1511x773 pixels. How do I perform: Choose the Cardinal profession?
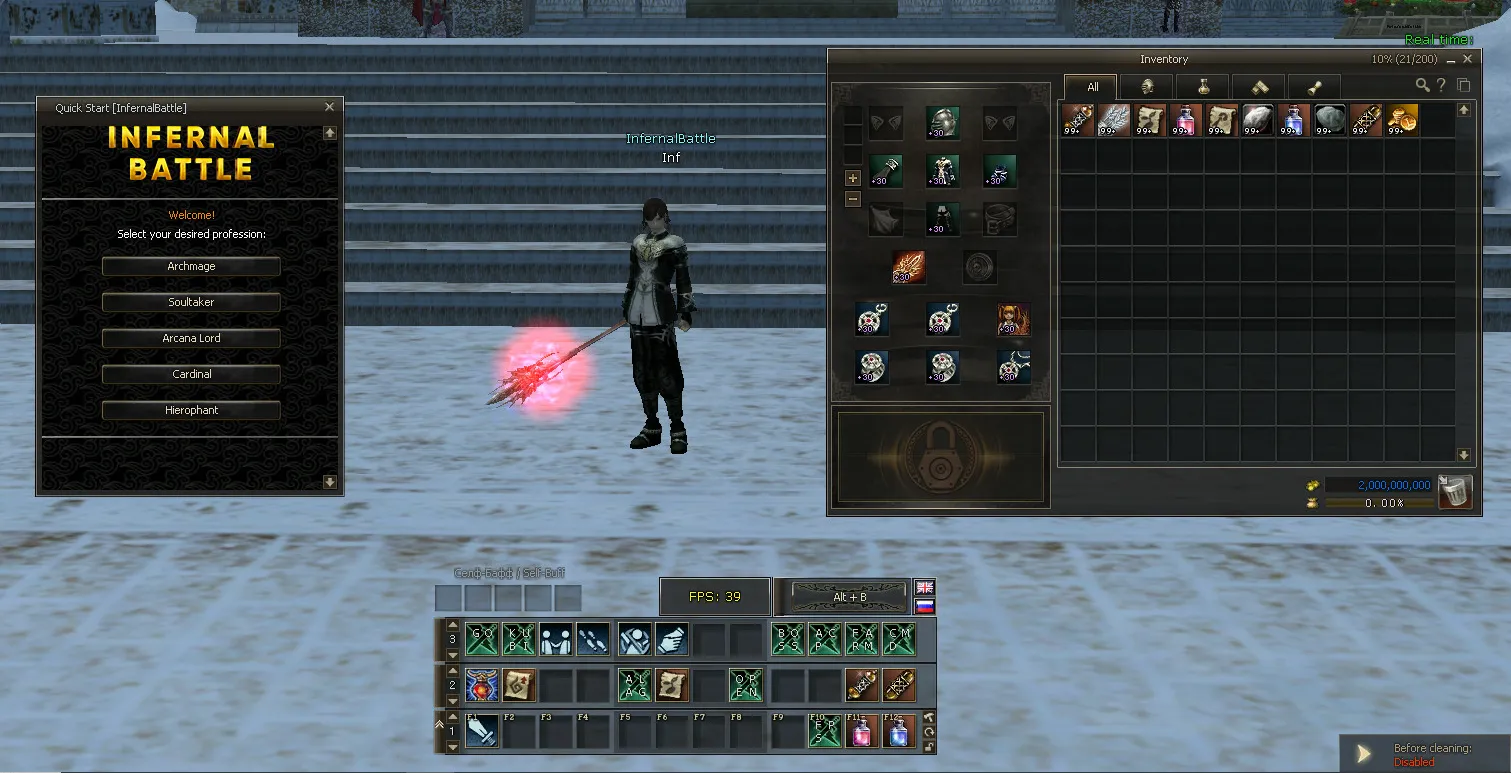click(191, 374)
